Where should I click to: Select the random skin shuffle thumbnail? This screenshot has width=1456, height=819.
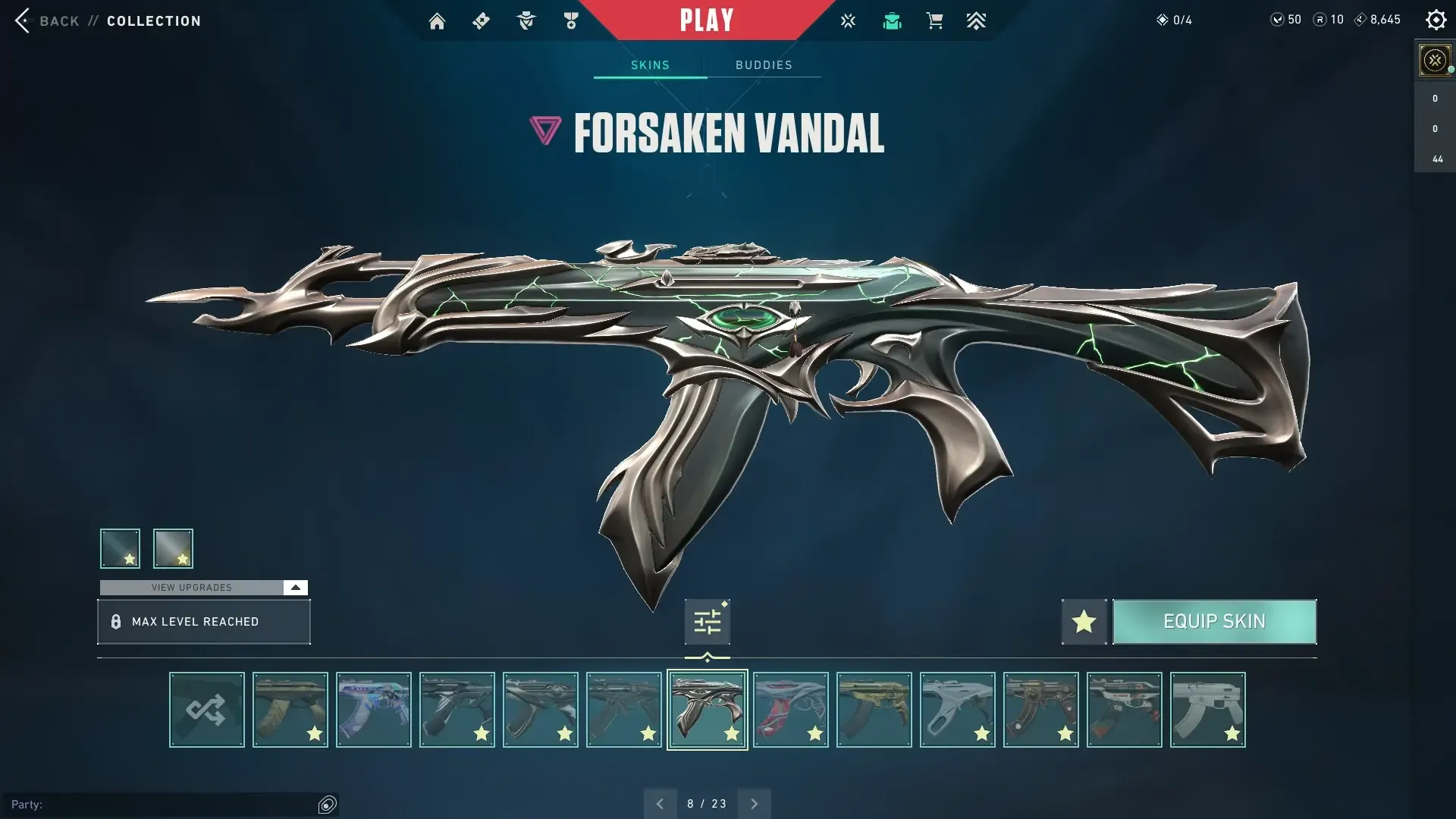206,710
